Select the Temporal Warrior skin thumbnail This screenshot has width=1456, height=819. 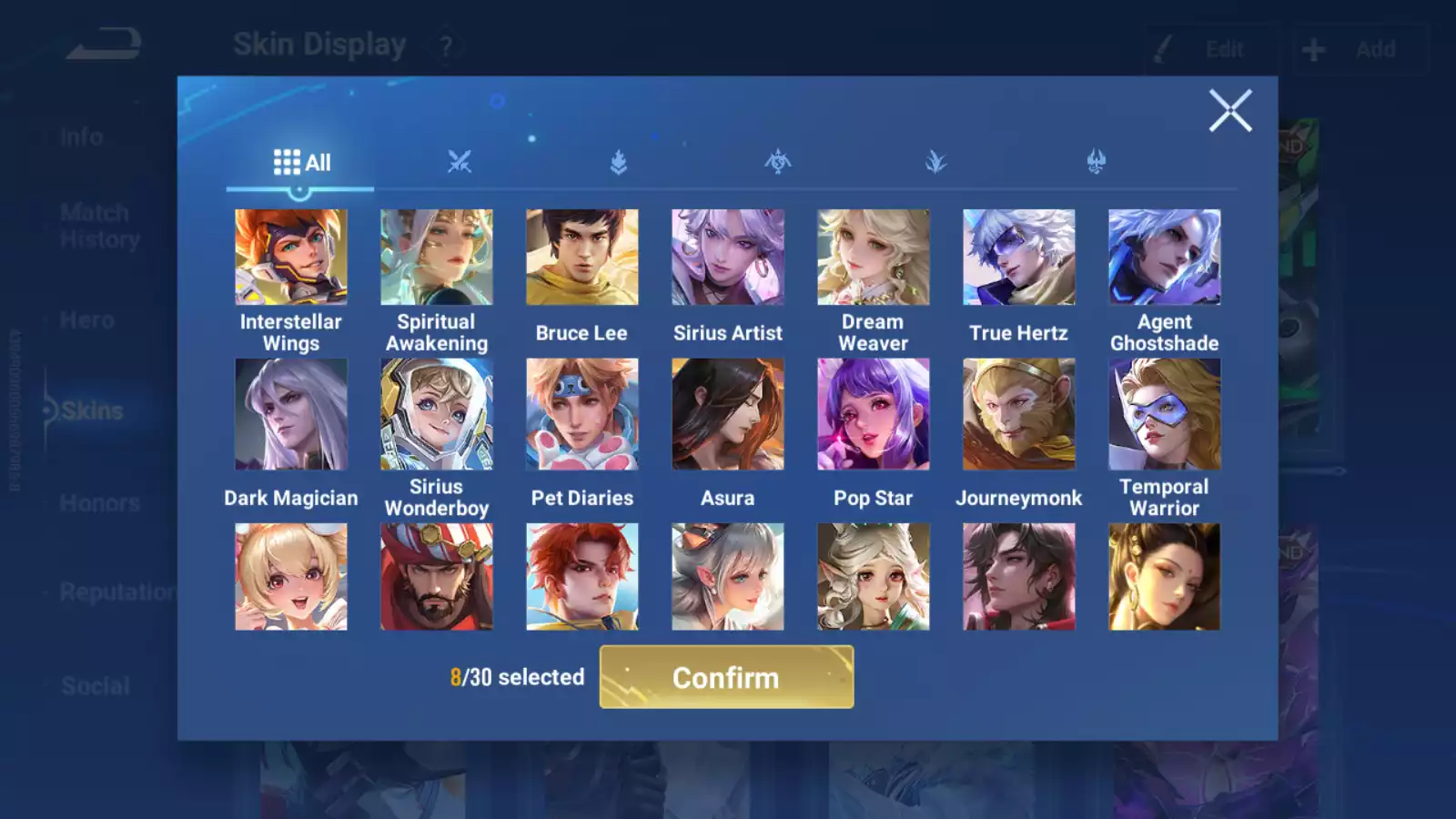point(1165,414)
